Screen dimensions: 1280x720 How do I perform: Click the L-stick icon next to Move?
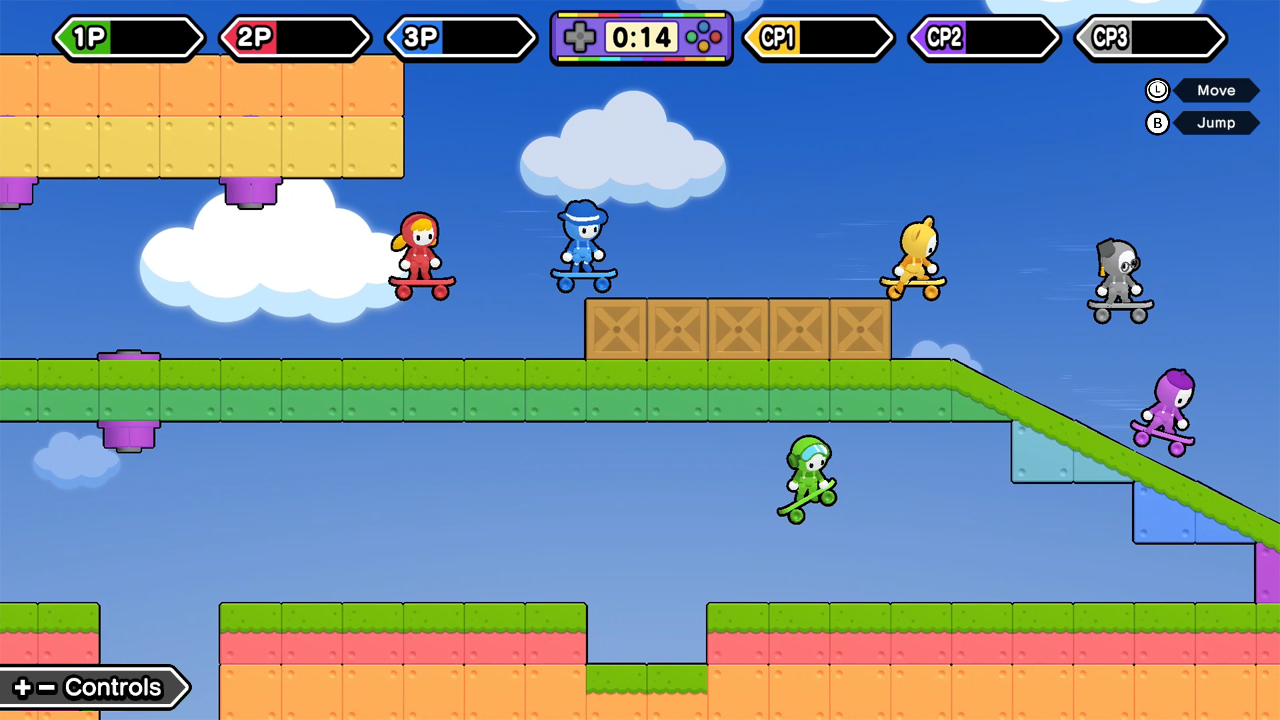[x=1157, y=90]
